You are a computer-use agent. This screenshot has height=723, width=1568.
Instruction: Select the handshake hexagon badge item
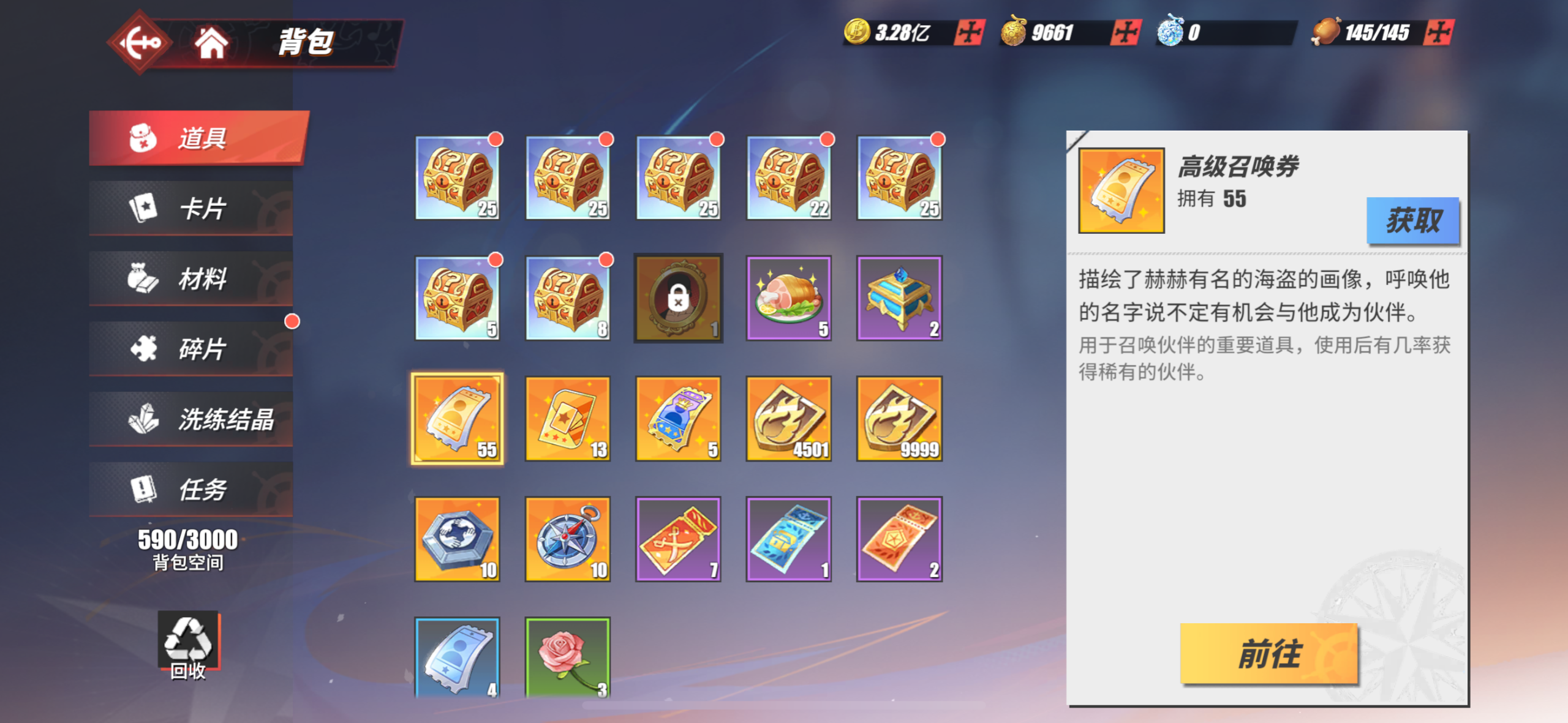click(x=457, y=539)
